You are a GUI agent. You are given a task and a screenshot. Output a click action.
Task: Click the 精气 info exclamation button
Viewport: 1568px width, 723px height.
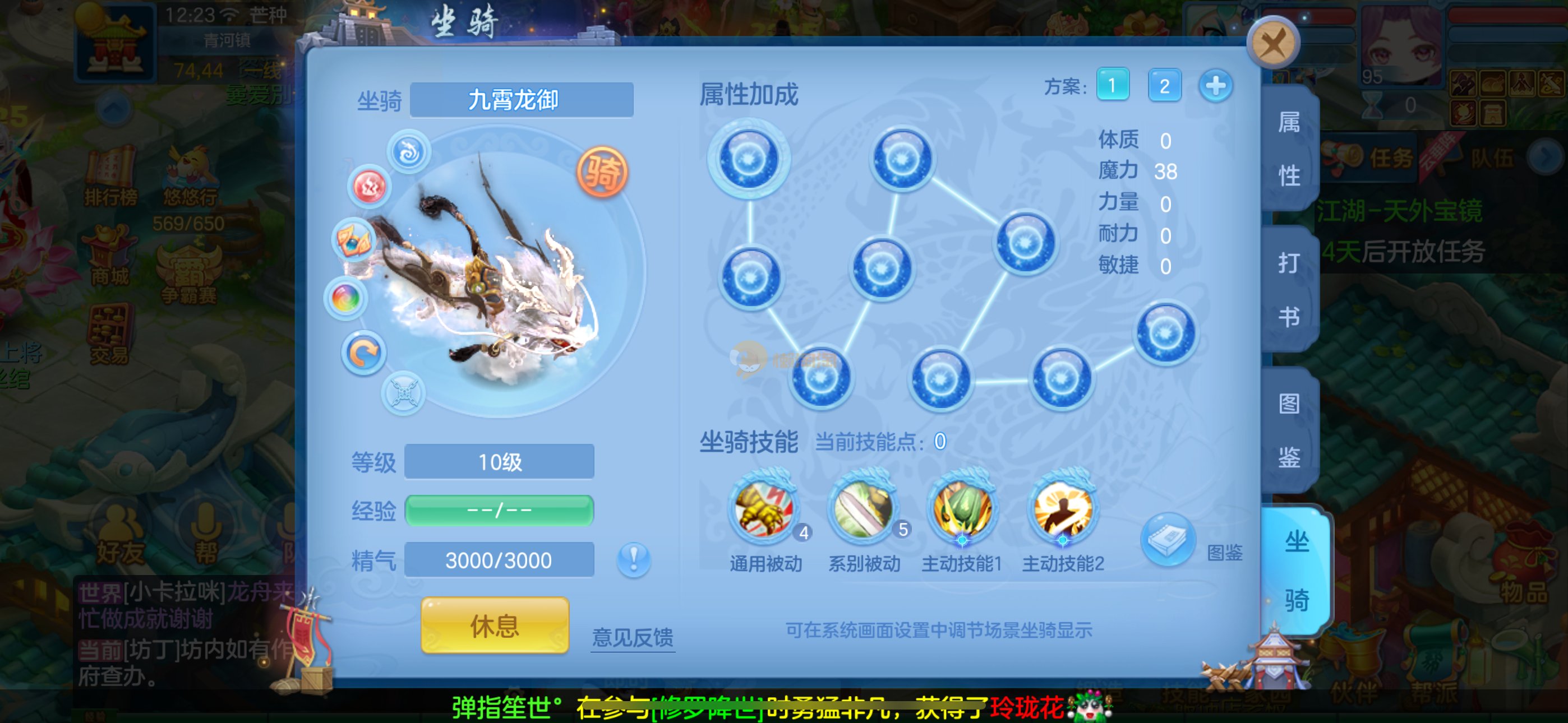(634, 559)
